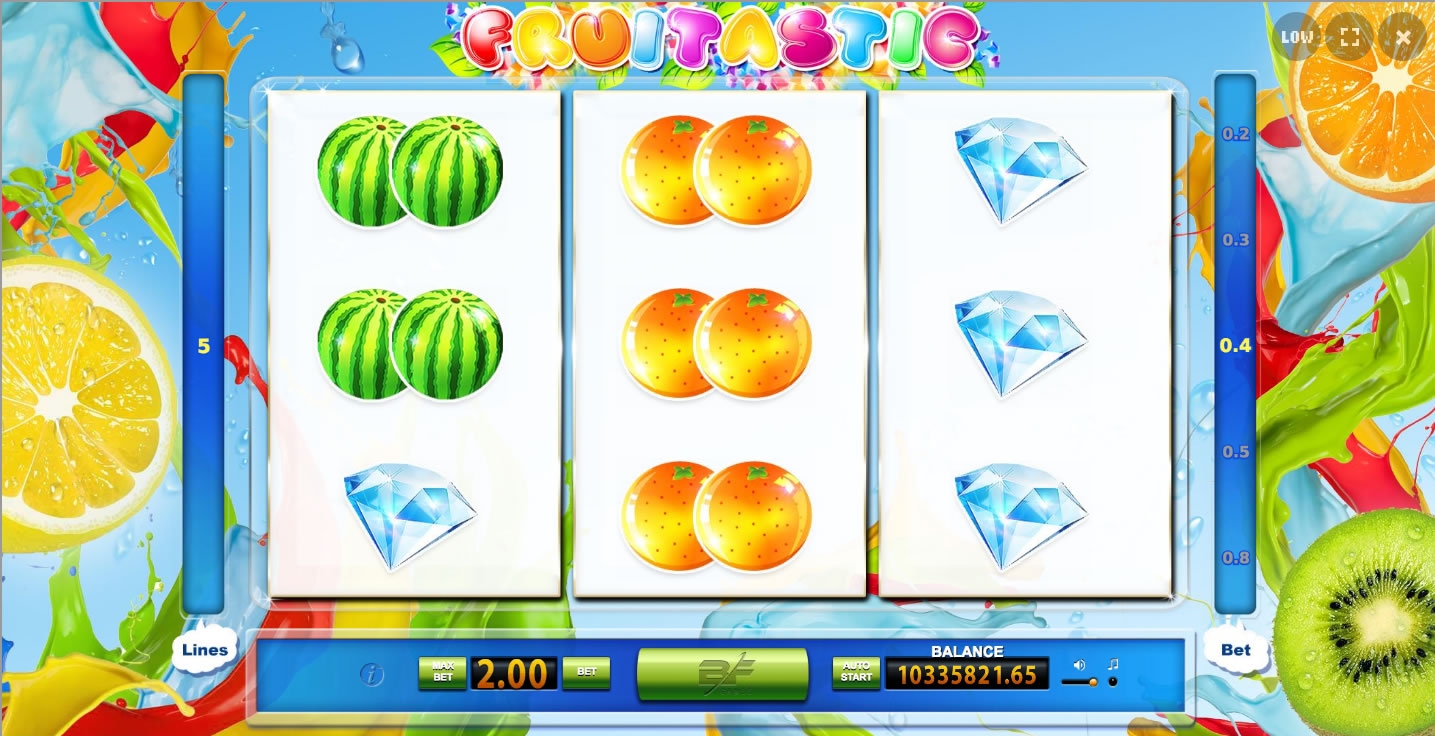The height and width of the screenshot is (736, 1435).
Task: Select the 0.5 bet value
Action: click(x=1236, y=452)
